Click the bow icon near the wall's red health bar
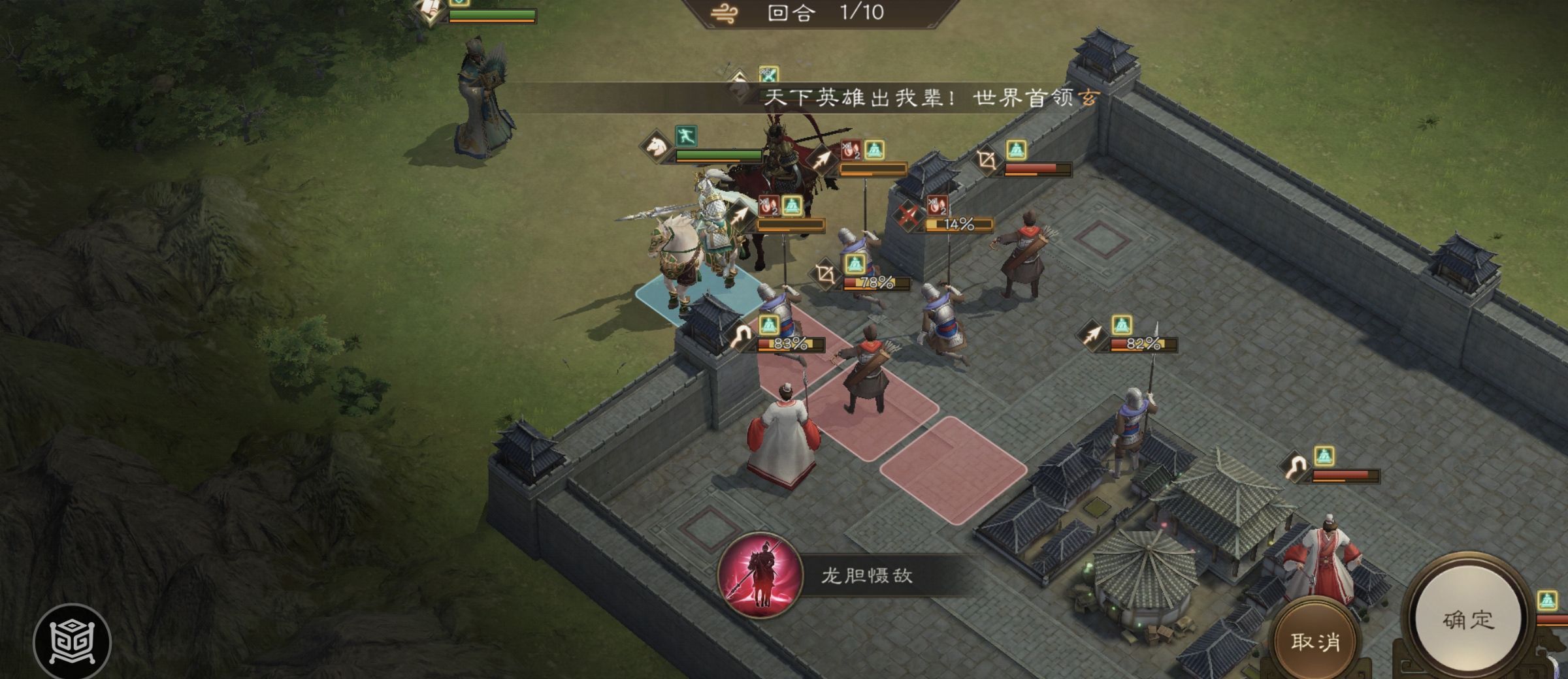This screenshot has width=1568, height=679. coord(987,159)
